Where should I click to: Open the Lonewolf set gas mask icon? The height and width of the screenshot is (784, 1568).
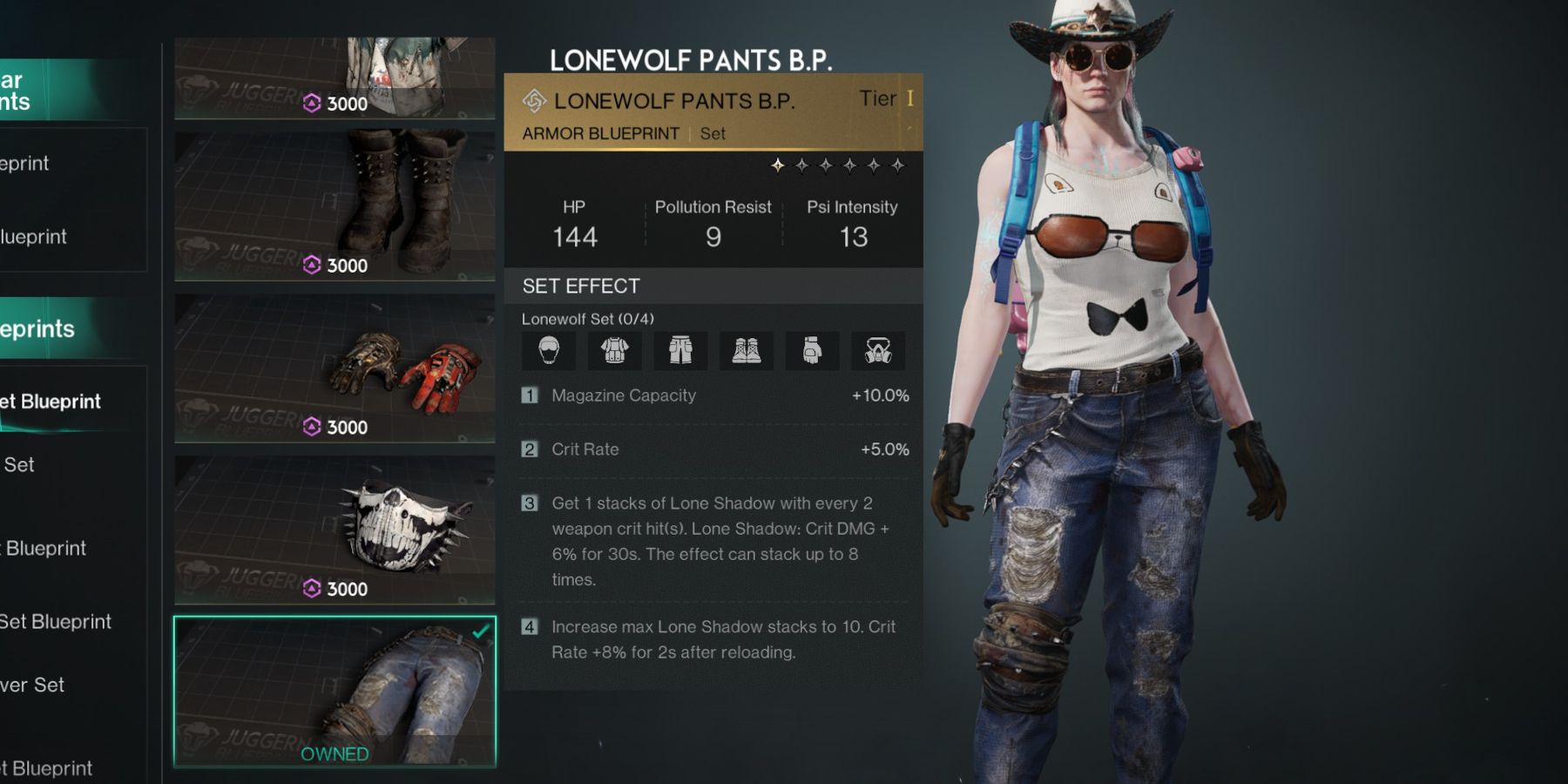(x=878, y=351)
